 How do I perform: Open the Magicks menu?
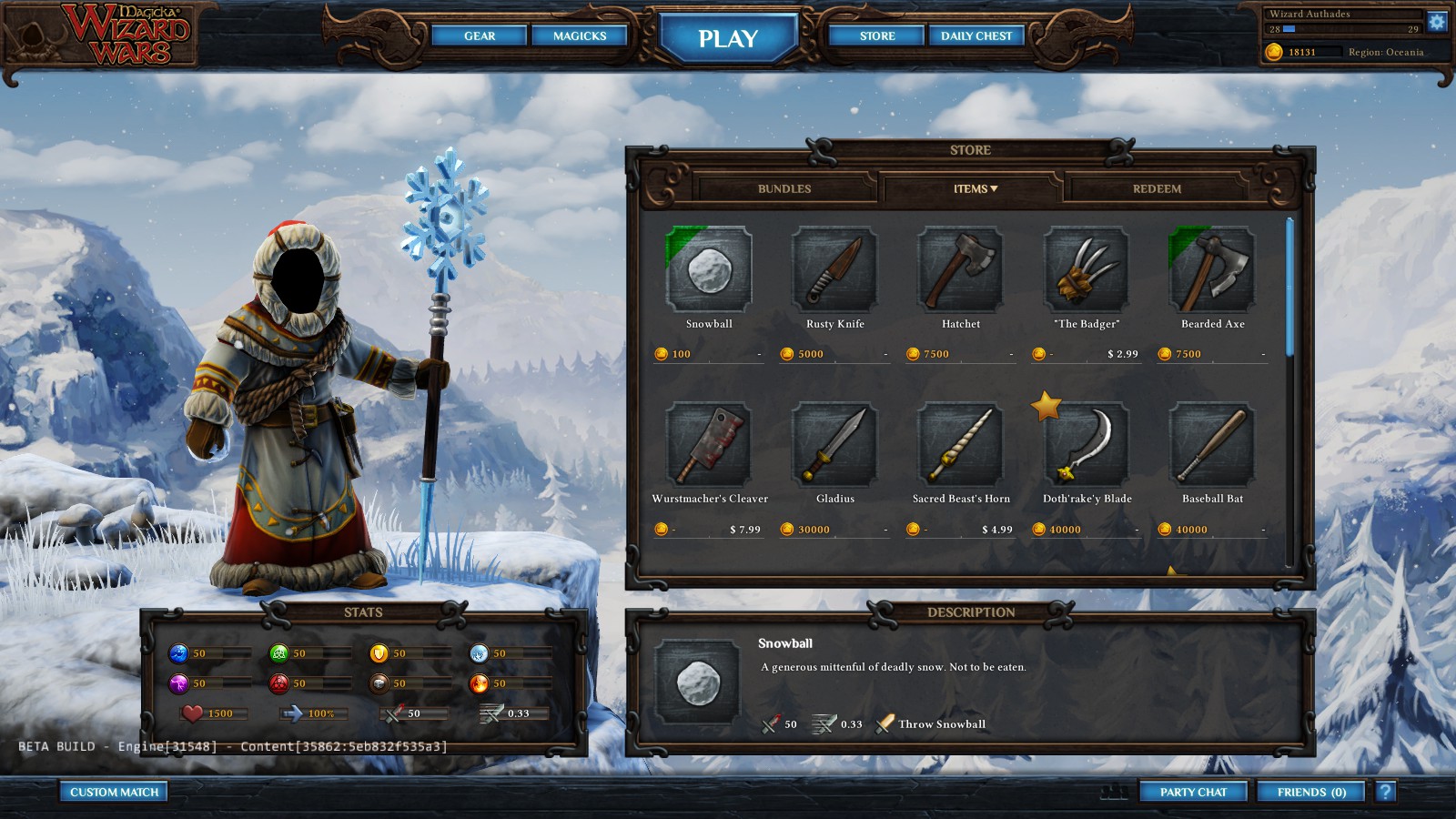pyautogui.click(x=580, y=35)
